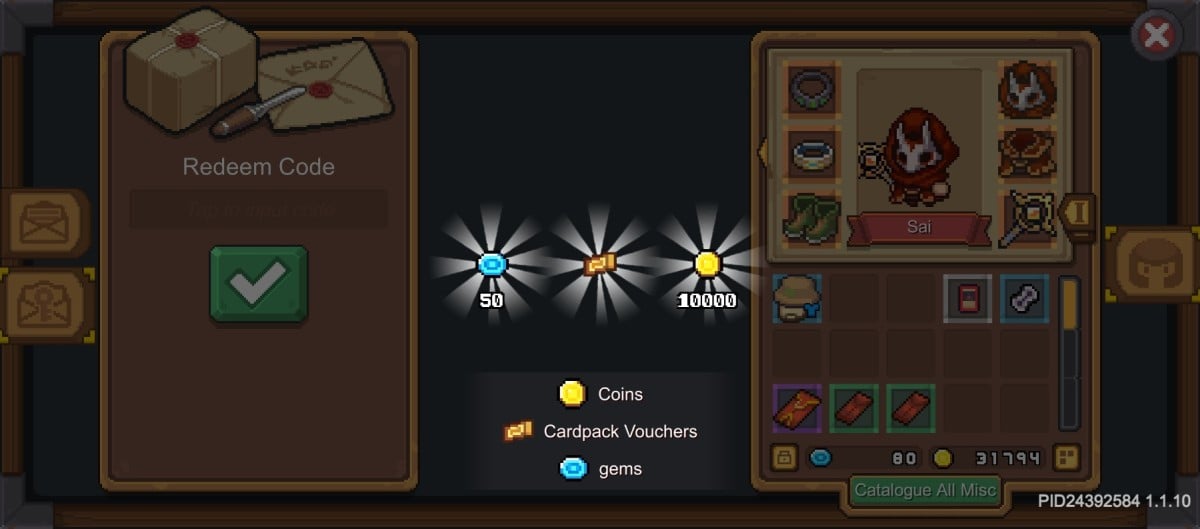The width and height of the screenshot is (1200, 529).
Task: Select the bone item in inventory
Action: tap(1024, 298)
